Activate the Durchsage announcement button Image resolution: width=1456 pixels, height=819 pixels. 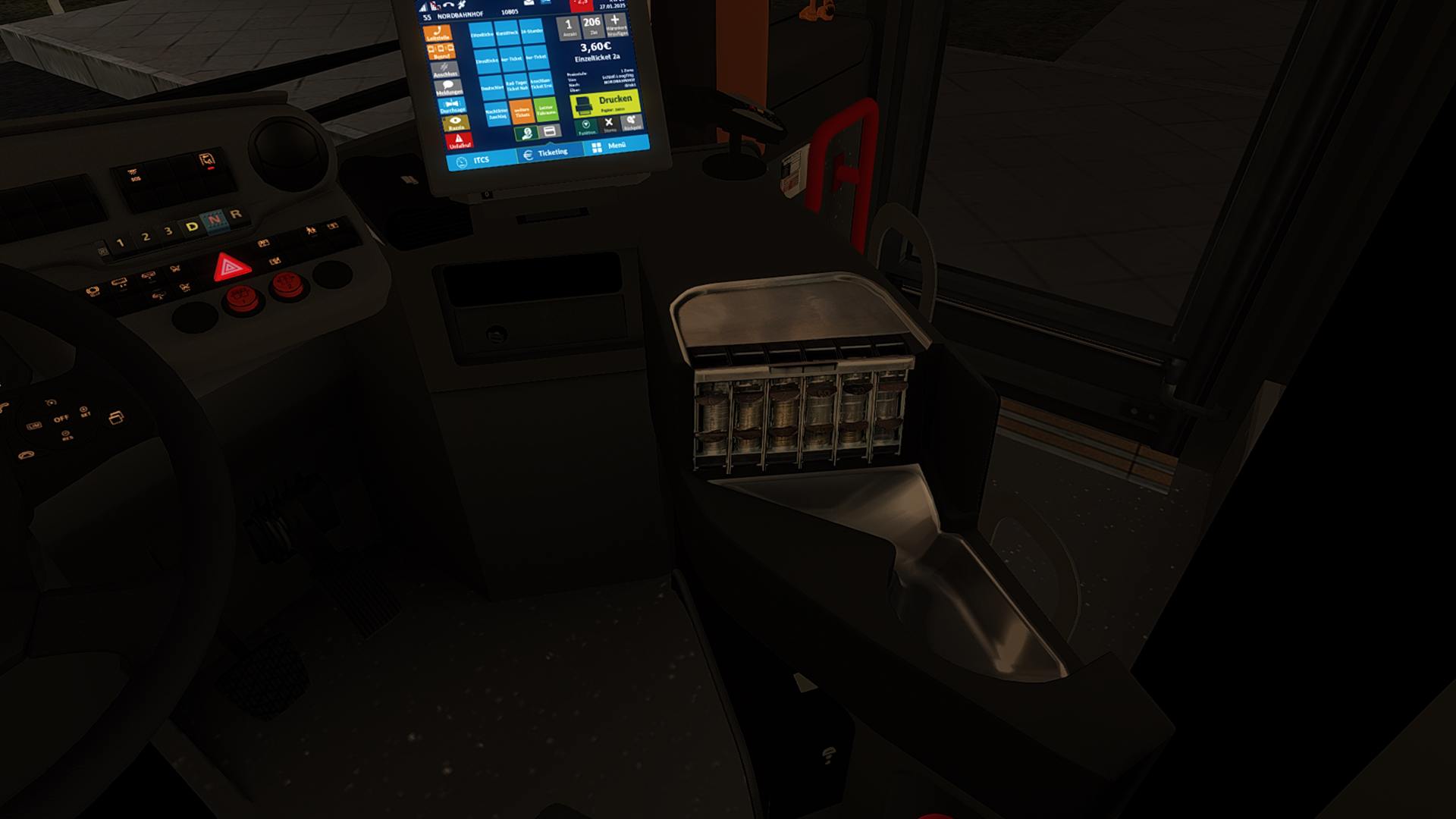(x=452, y=106)
